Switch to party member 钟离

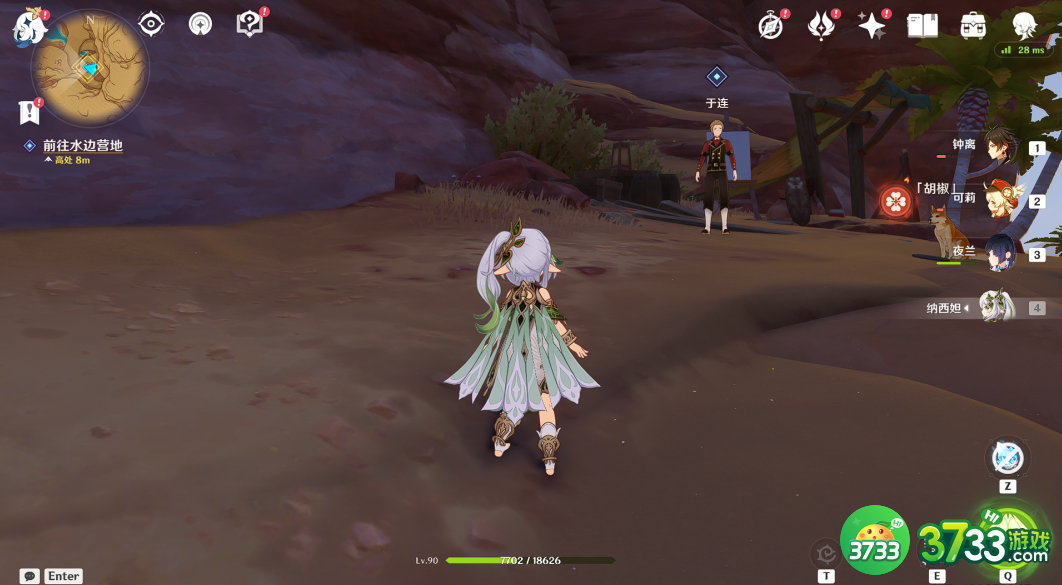pyautogui.click(x=998, y=146)
